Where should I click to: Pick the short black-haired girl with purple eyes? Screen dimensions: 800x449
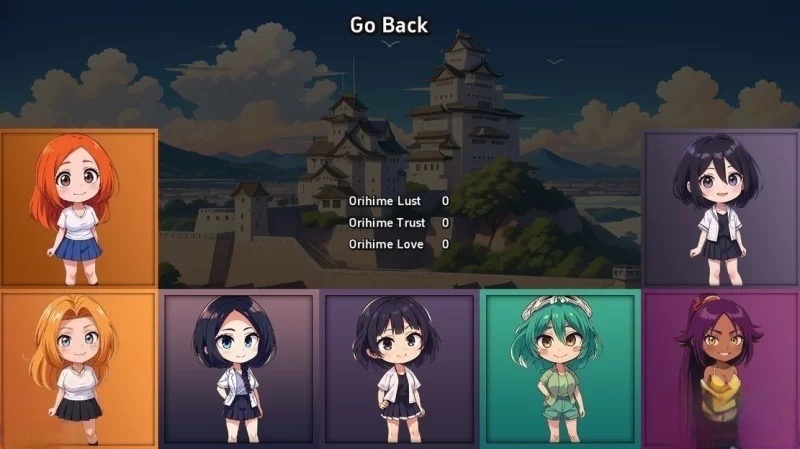[x=721, y=208]
